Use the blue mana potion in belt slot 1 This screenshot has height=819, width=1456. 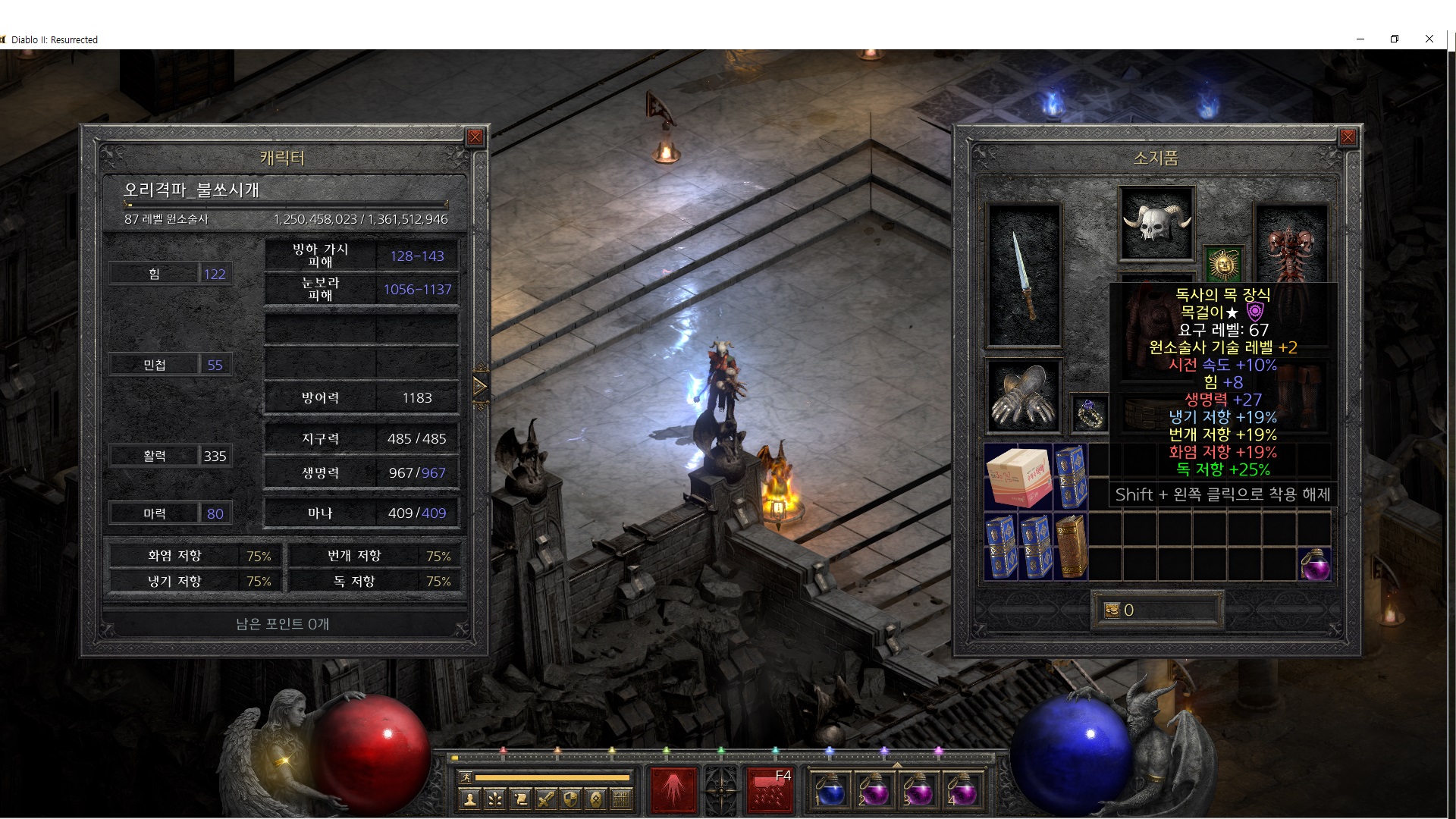tap(831, 790)
